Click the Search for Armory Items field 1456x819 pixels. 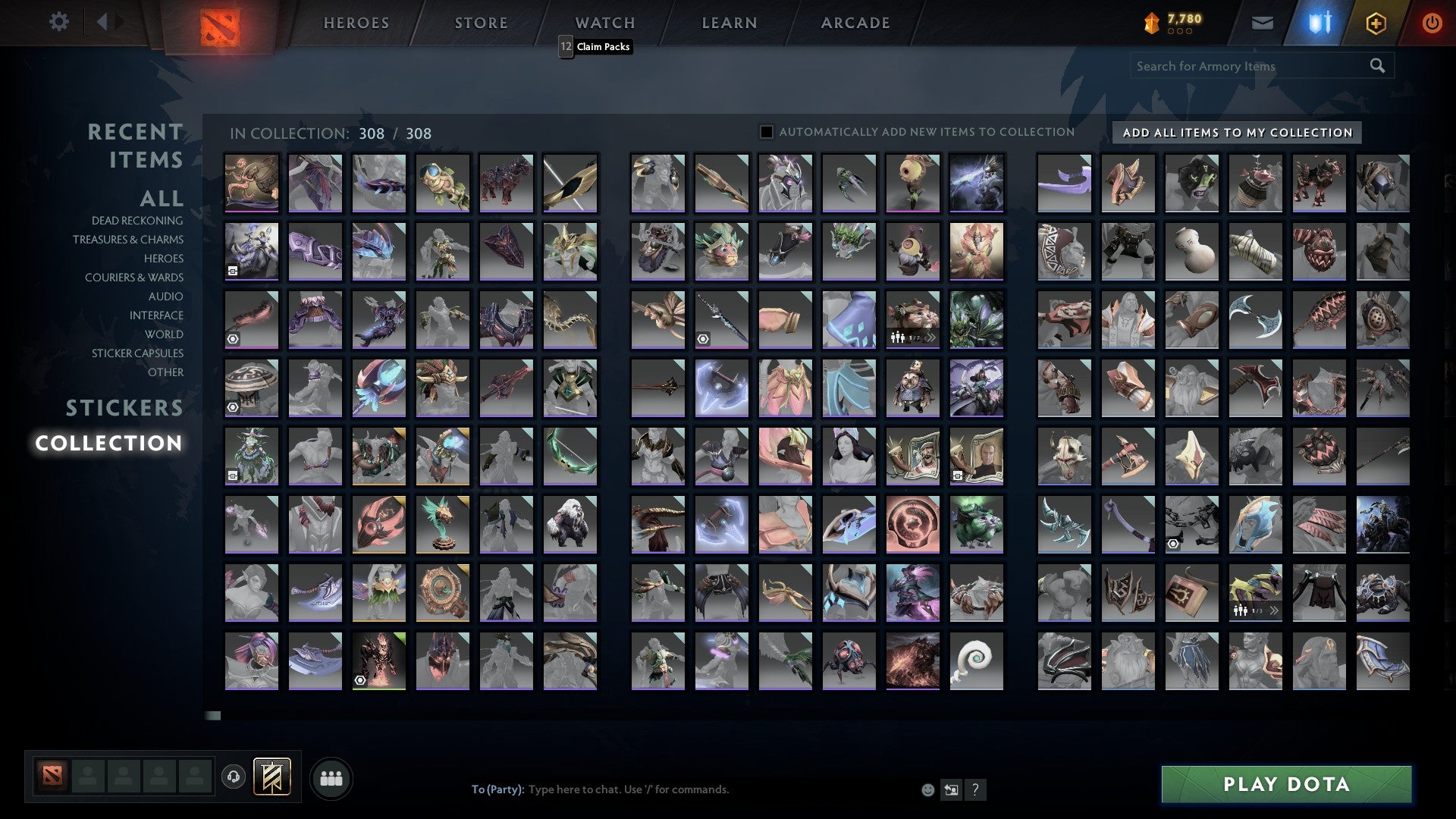coord(1228,66)
